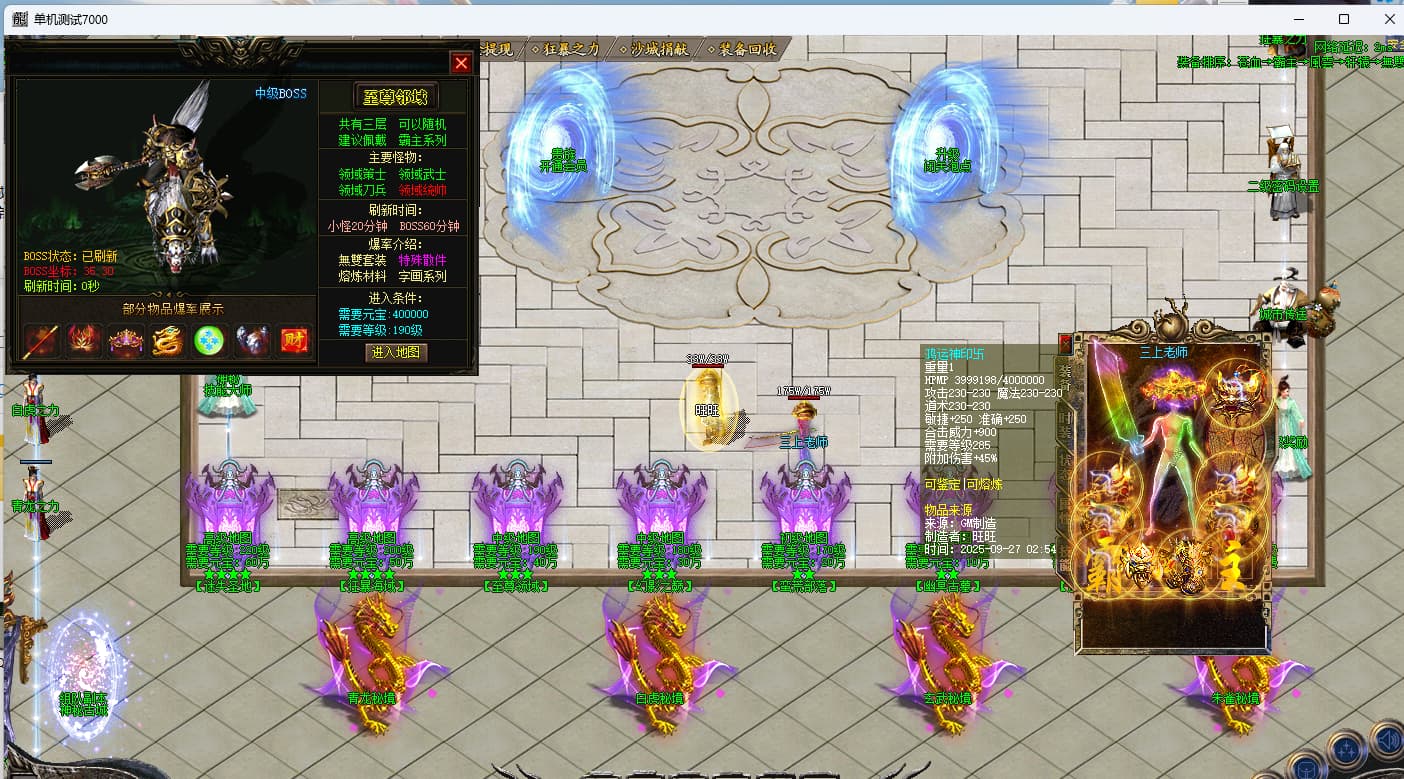The height and width of the screenshot is (779, 1404).
Task: Maximize the game window
Action: pos(1344,19)
